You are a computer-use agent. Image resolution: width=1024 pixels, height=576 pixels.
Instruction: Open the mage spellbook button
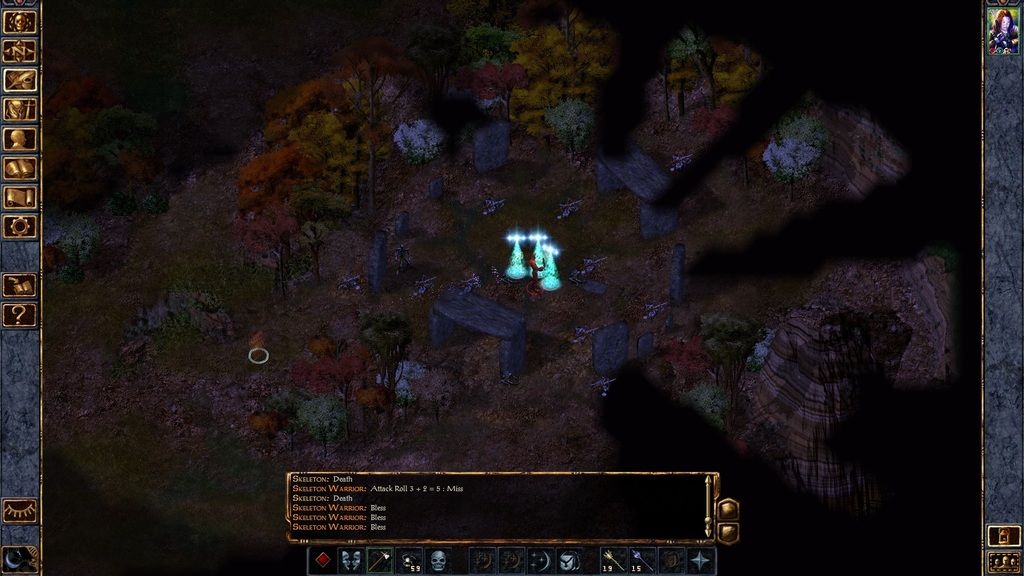20,168
